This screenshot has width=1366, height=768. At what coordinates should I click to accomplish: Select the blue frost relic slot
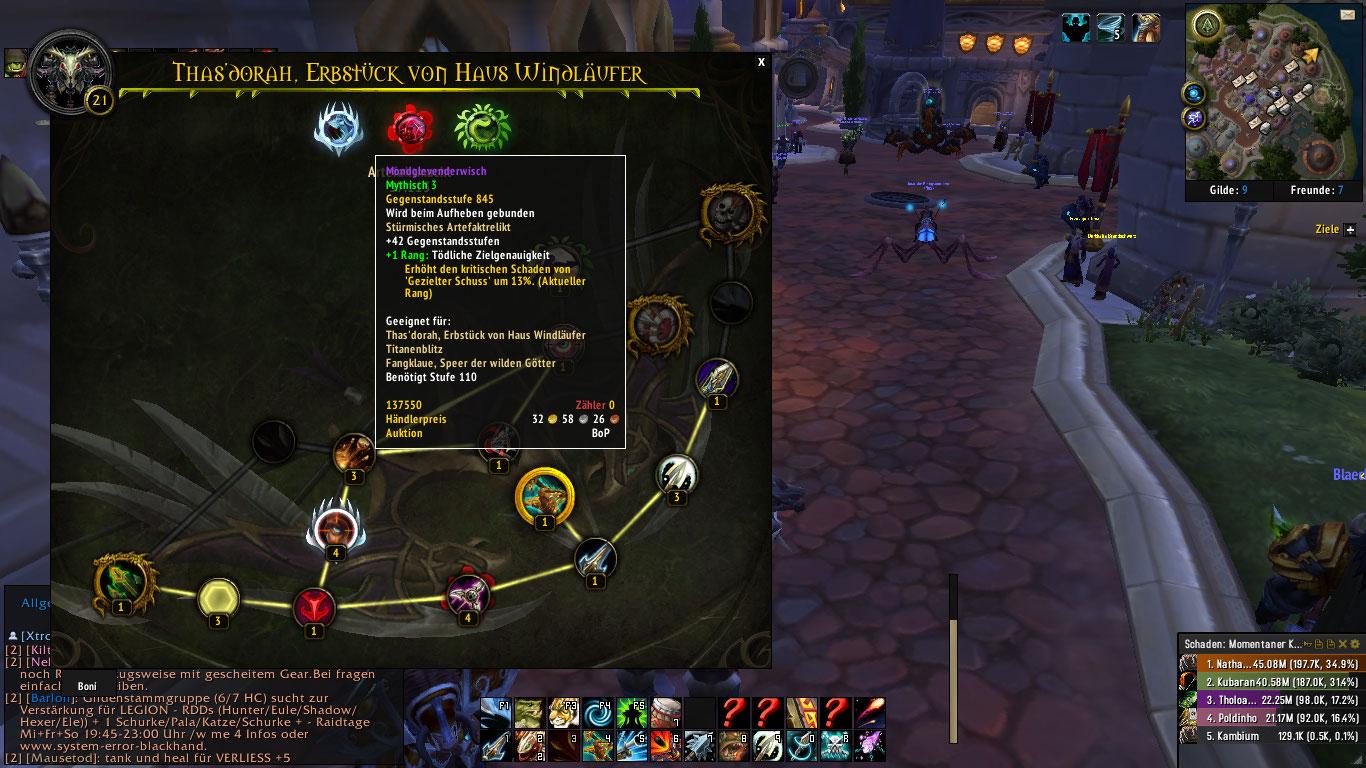pos(338,129)
